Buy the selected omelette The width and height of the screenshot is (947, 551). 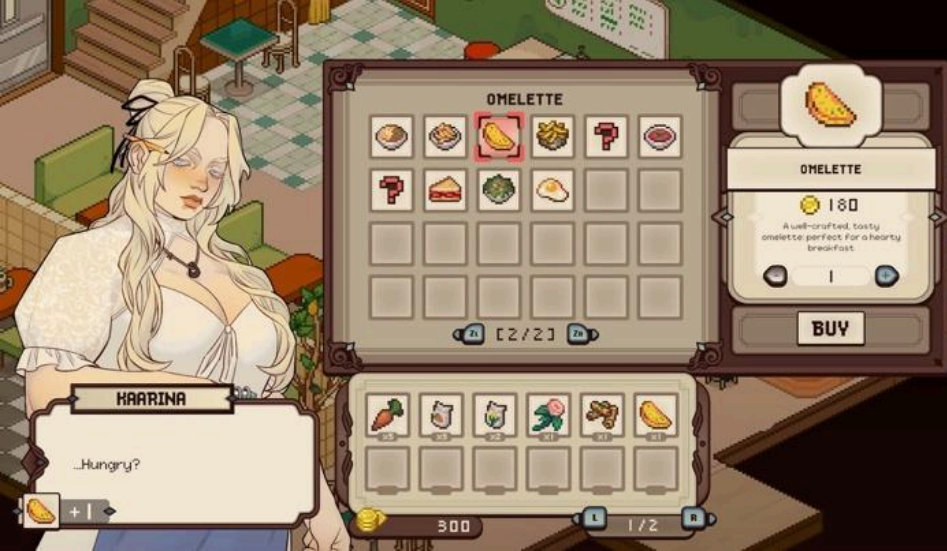pos(830,329)
